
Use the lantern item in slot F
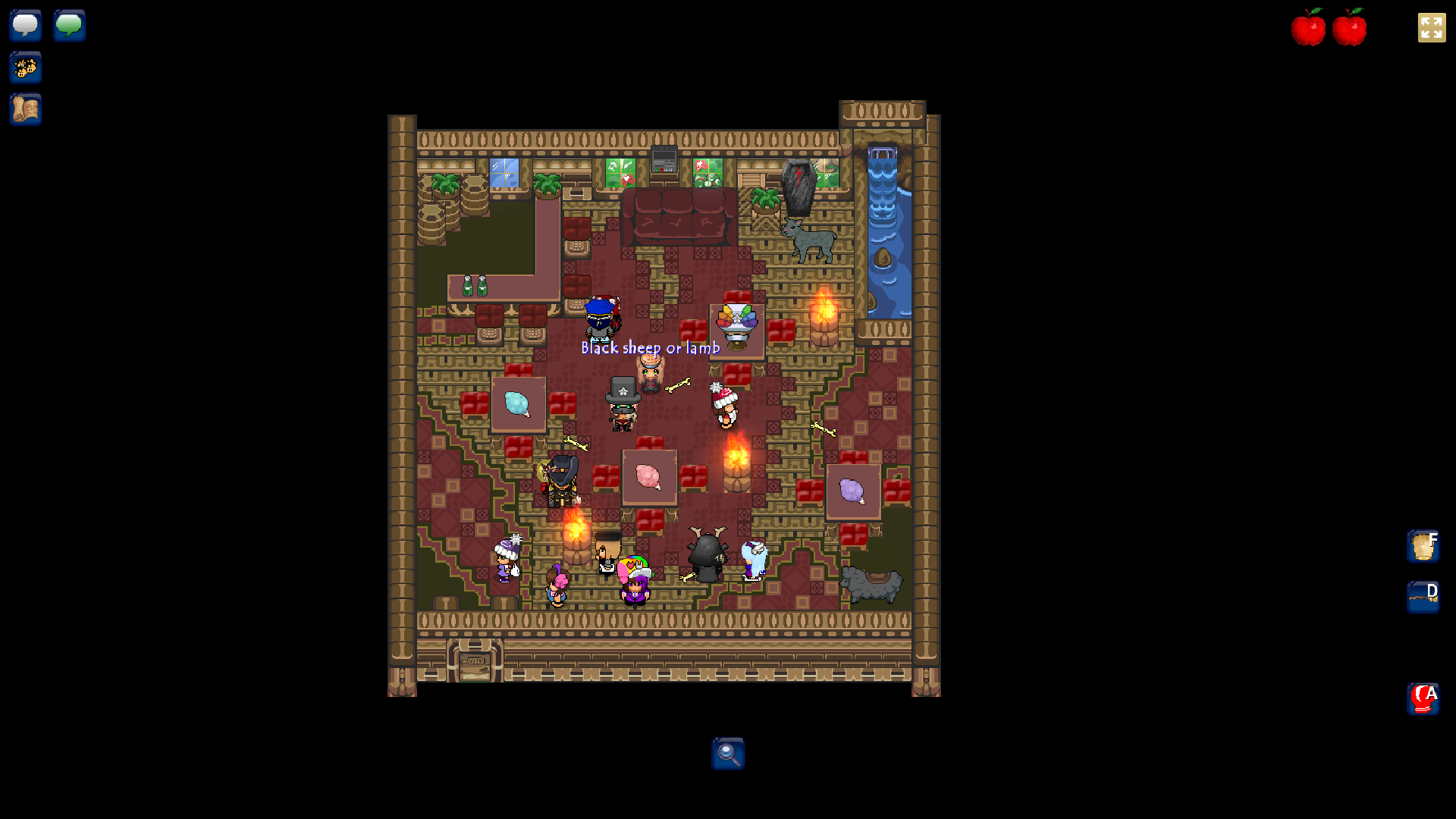pyautogui.click(x=1423, y=546)
